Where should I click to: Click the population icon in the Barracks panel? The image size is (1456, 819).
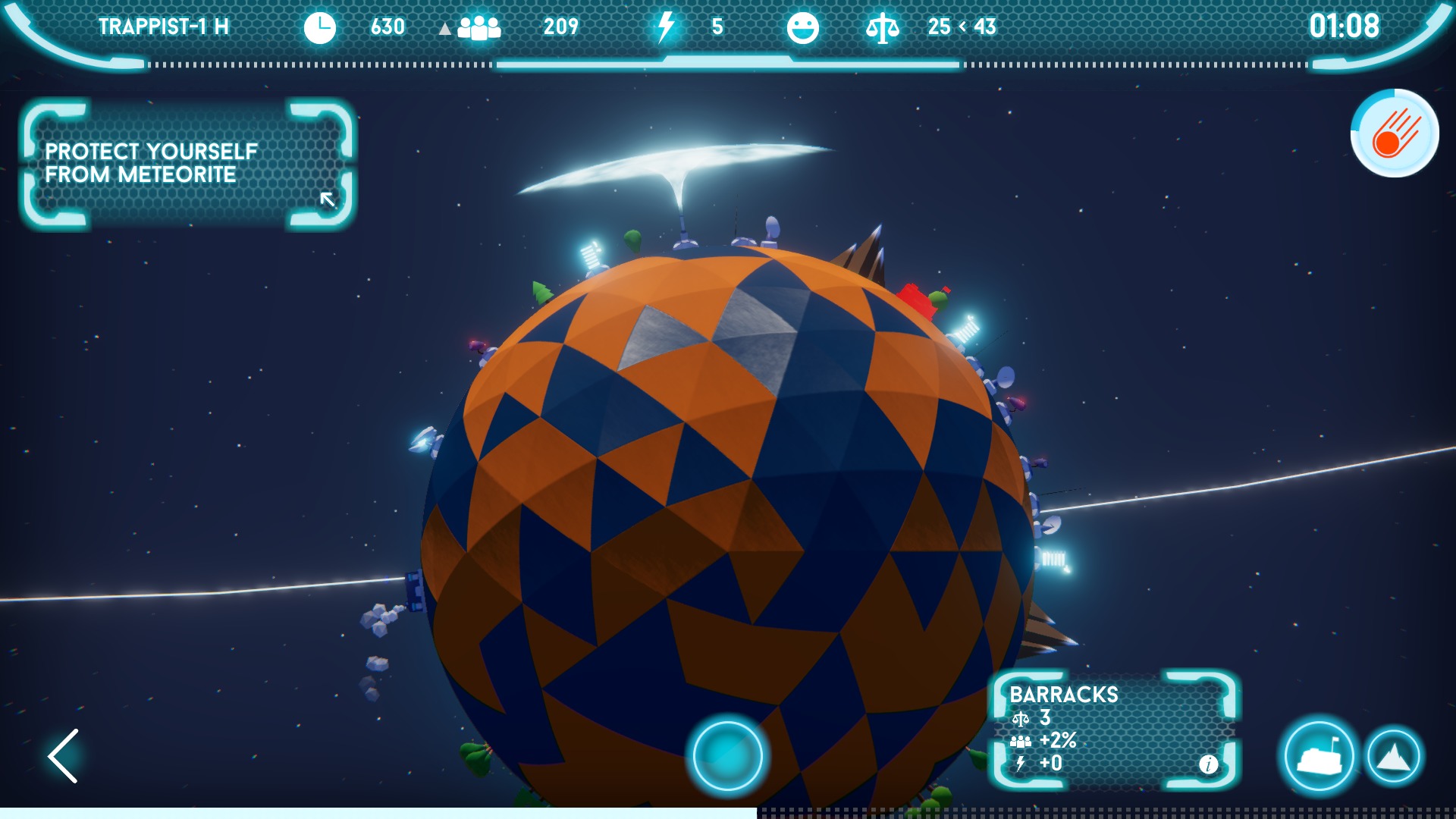(x=1021, y=742)
